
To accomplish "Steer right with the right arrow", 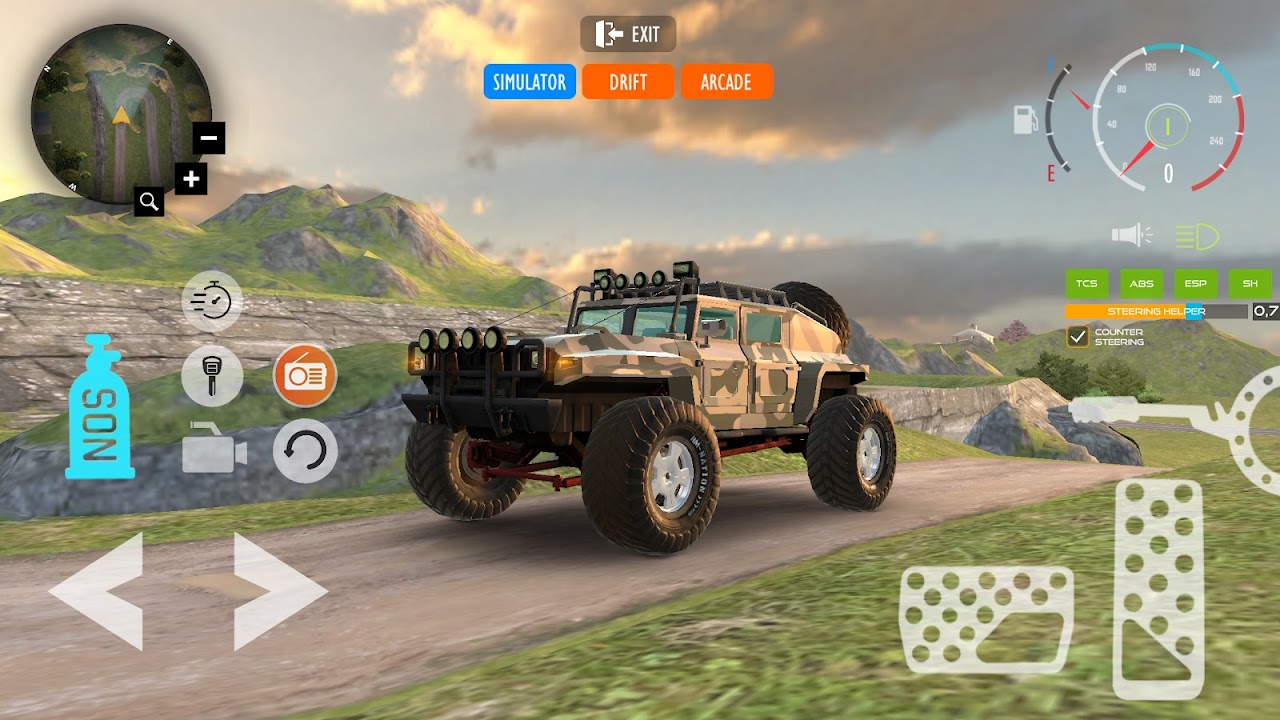I will 279,592.
